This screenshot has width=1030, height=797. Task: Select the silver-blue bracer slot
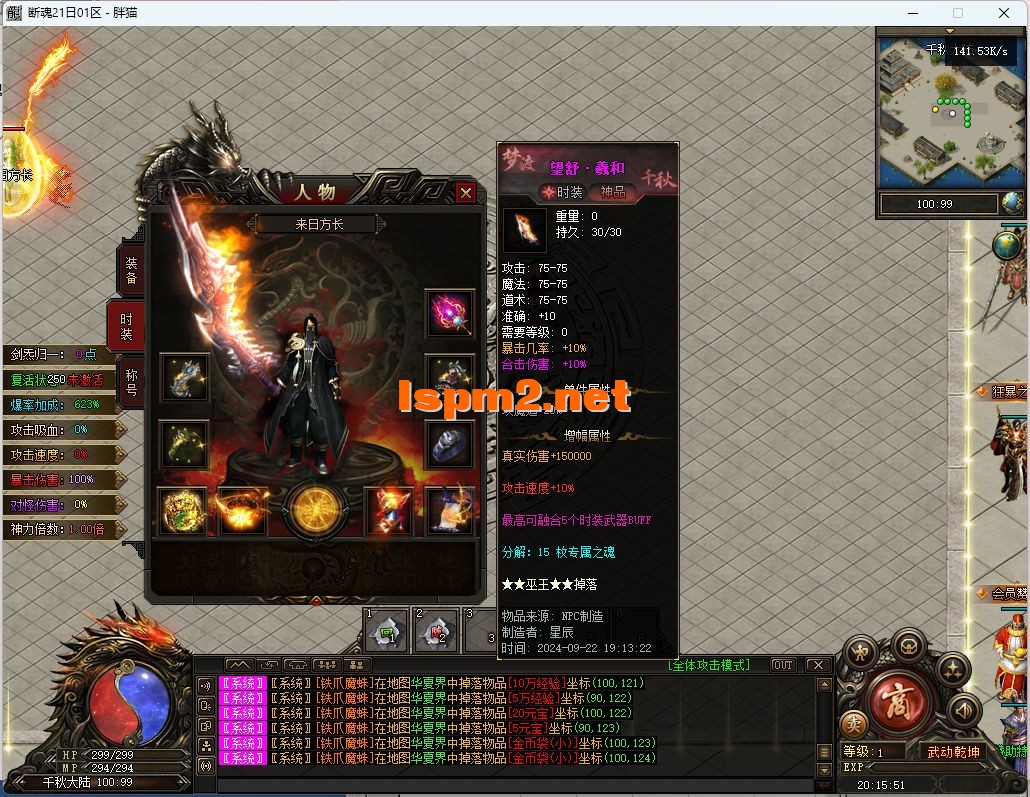tap(185, 377)
